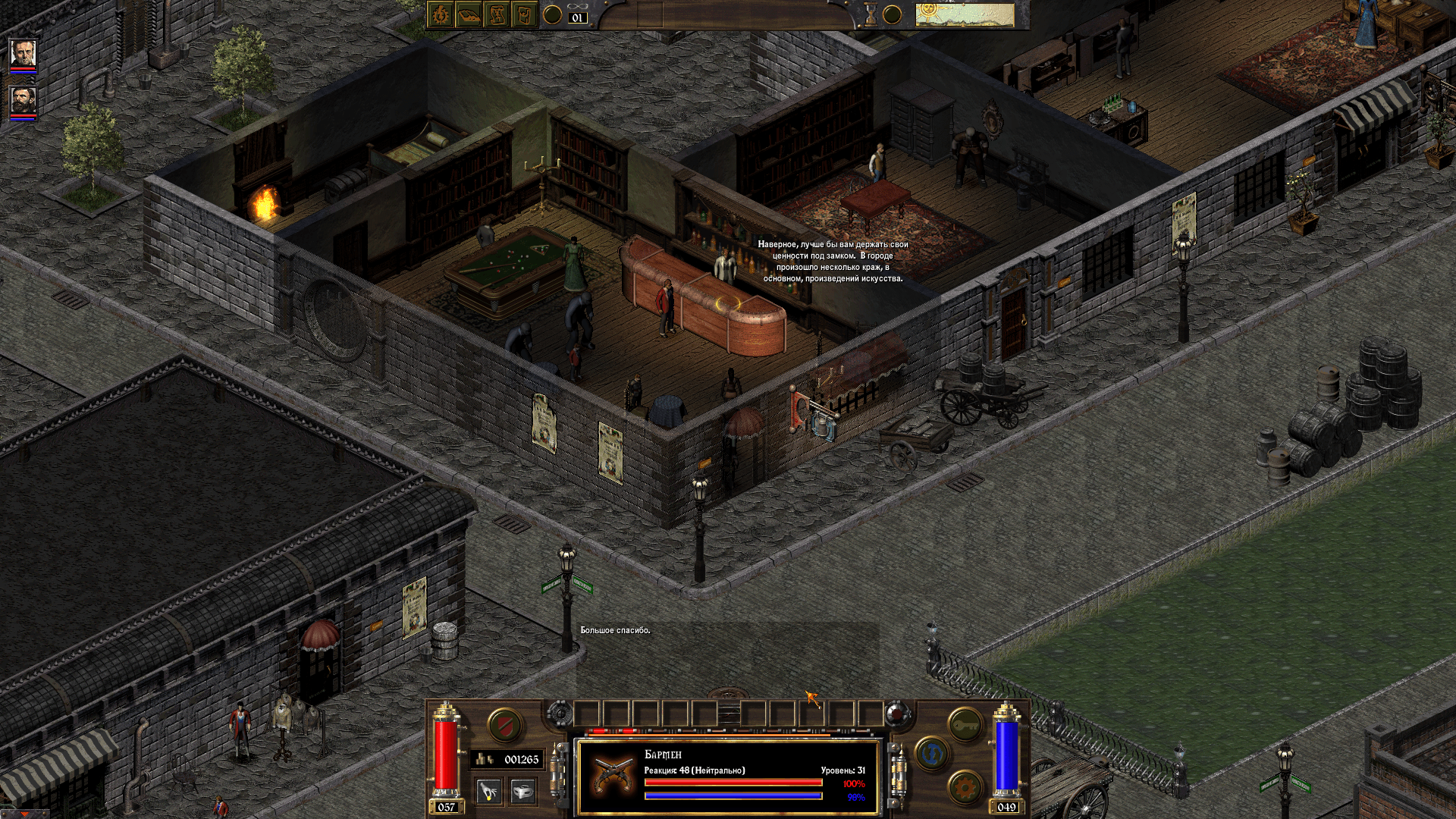
Task: Open options via the gear icon
Action: (965, 788)
